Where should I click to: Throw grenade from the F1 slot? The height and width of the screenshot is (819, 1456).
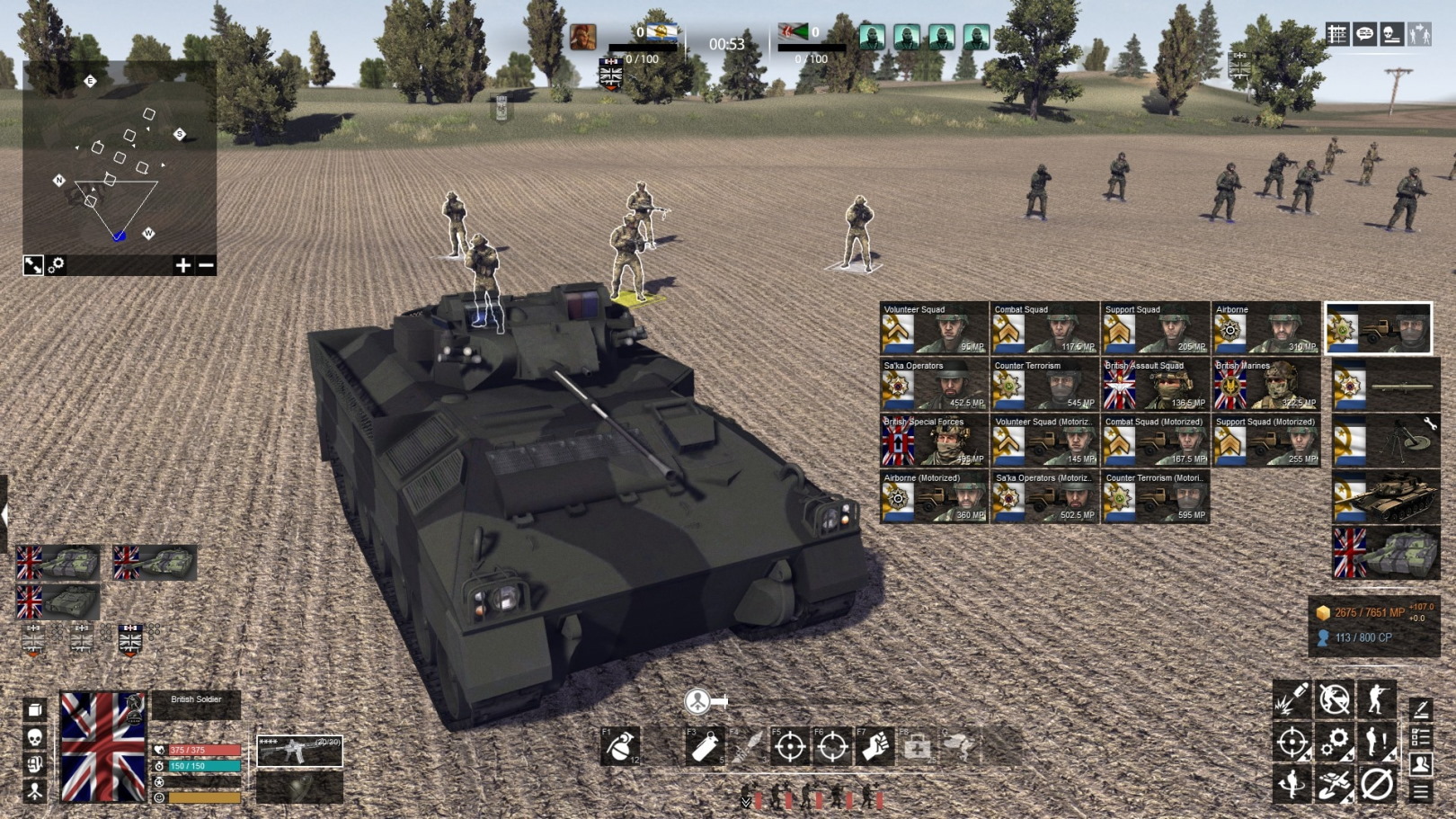[620, 746]
